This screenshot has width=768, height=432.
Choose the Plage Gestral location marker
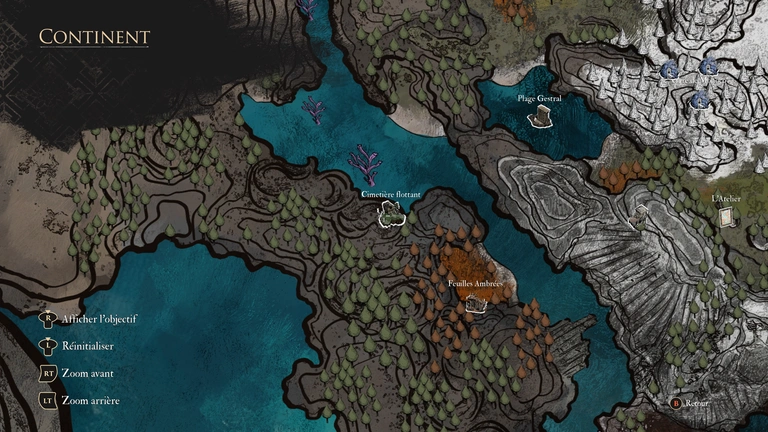coord(540,117)
